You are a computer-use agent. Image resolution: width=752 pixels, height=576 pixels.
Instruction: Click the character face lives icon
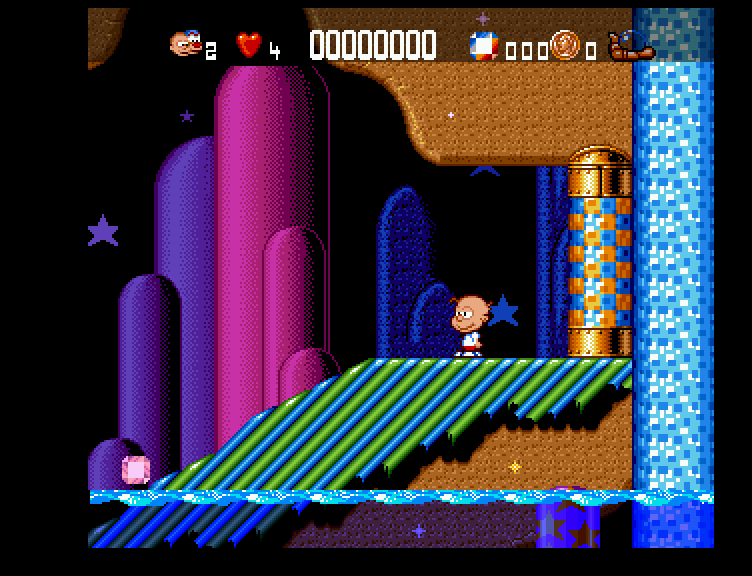click(185, 43)
